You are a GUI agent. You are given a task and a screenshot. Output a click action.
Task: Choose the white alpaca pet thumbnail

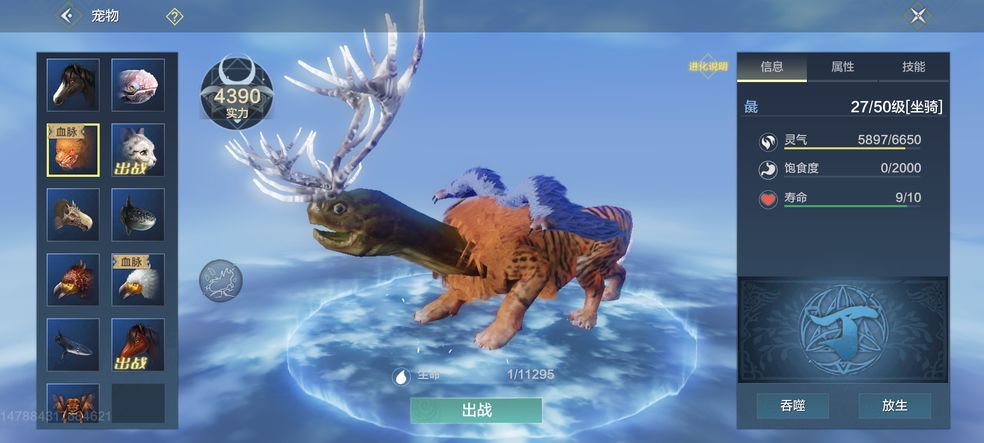click(x=138, y=150)
